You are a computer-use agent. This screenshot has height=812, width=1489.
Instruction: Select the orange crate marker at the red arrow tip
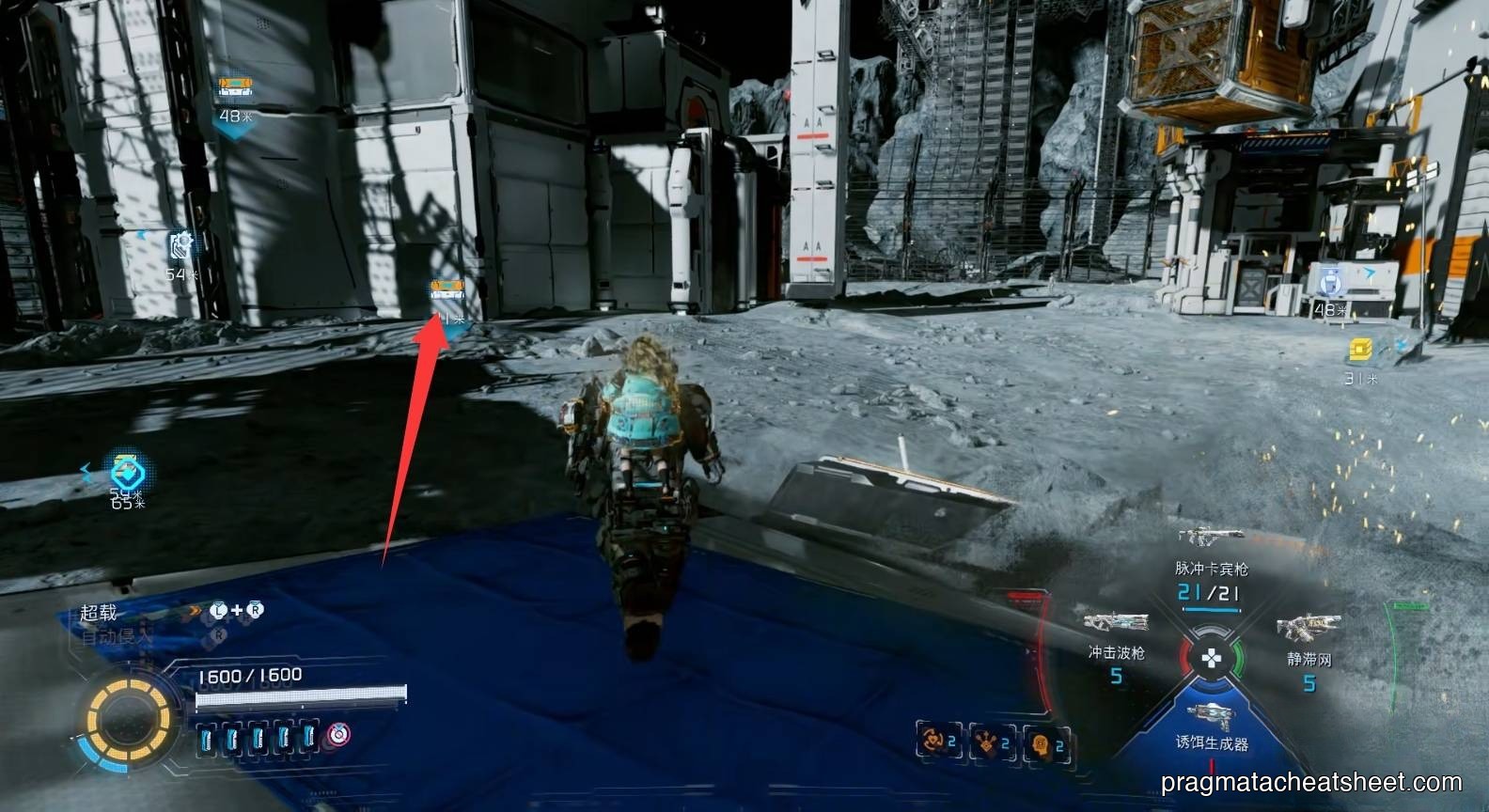click(x=447, y=289)
